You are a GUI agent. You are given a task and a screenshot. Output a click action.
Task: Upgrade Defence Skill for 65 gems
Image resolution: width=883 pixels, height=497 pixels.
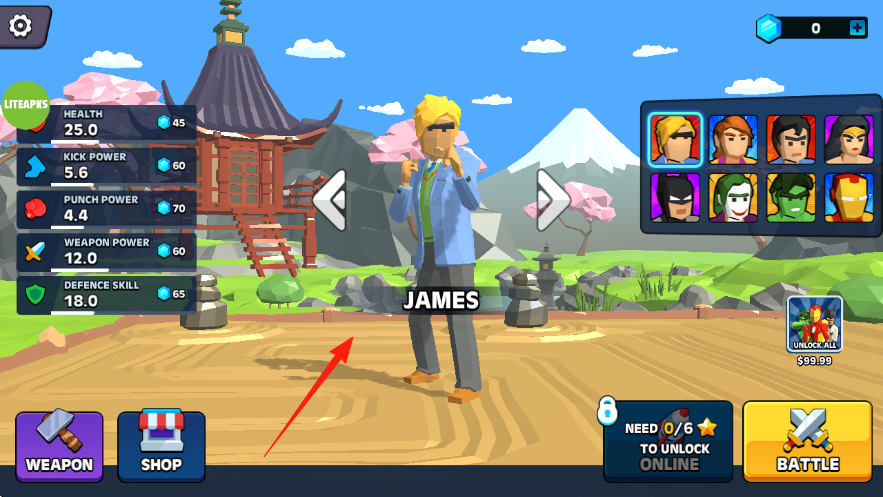point(171,293)
